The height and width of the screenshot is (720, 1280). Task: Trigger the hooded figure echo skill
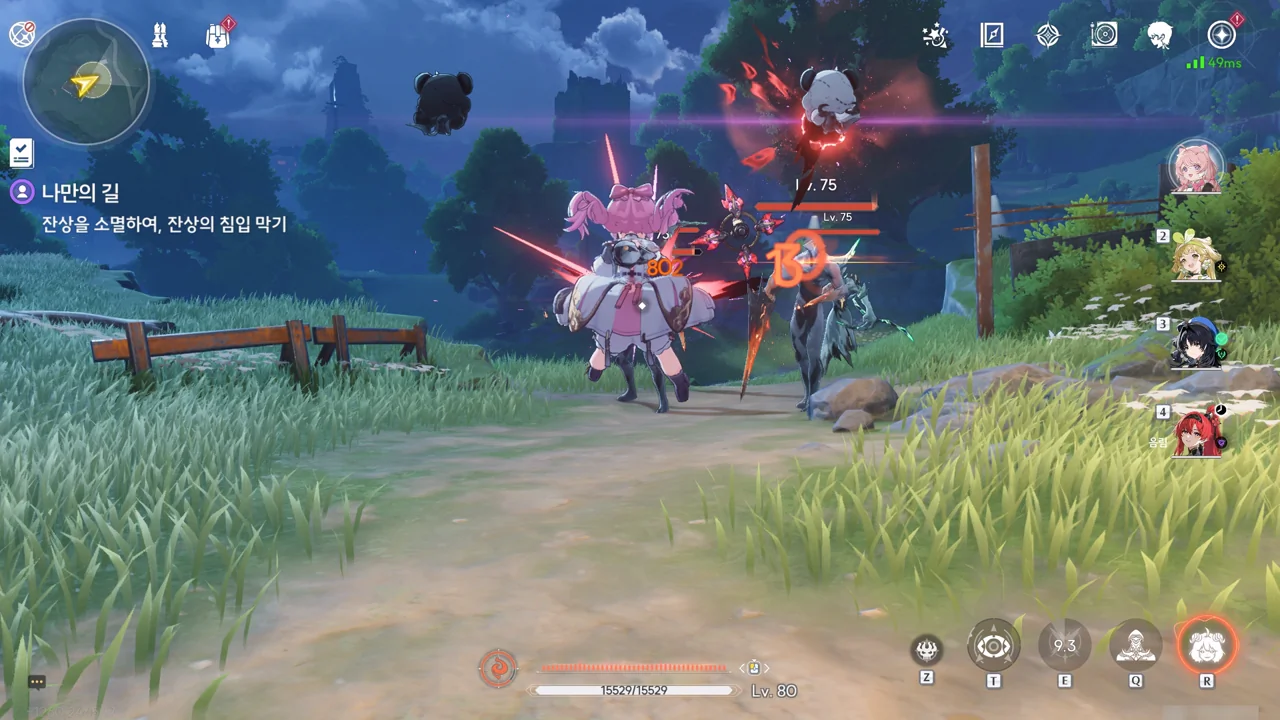click(1136, 646)
